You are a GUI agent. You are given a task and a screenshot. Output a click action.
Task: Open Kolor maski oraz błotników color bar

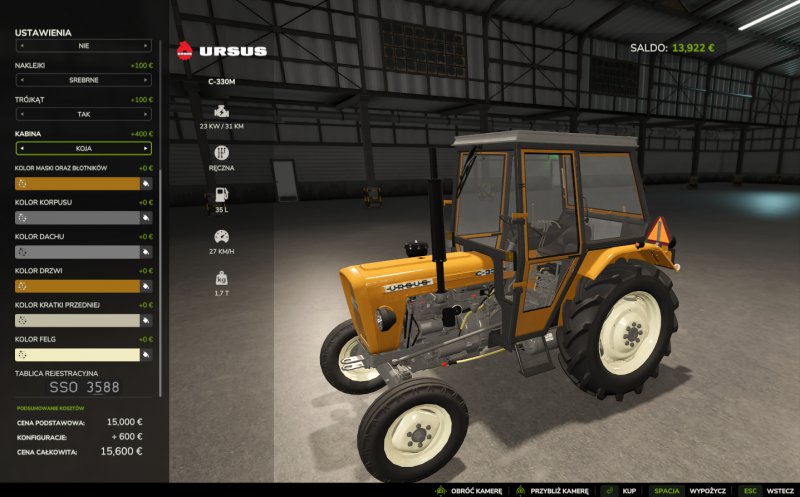click(76, 184)
